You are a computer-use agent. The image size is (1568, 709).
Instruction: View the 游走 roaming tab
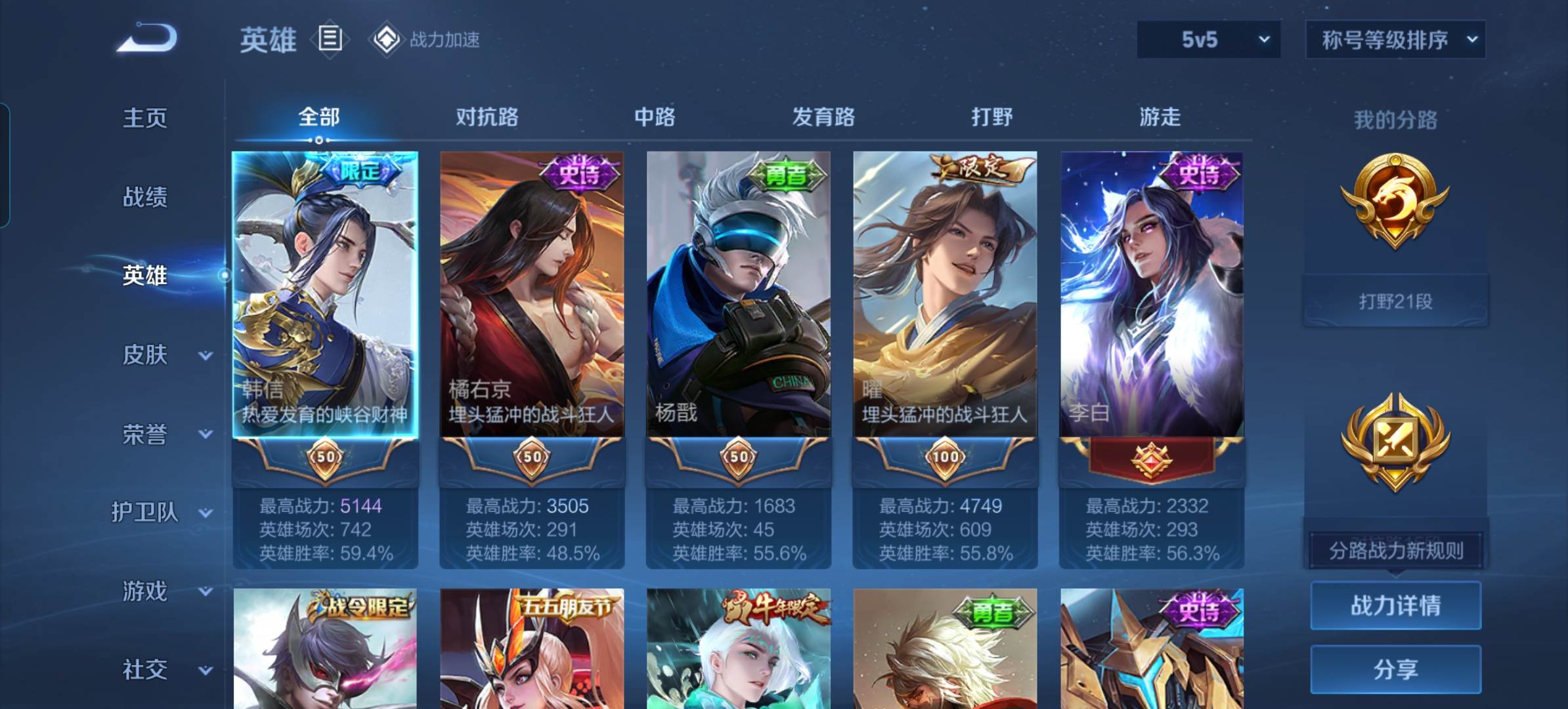point(1160,117)
